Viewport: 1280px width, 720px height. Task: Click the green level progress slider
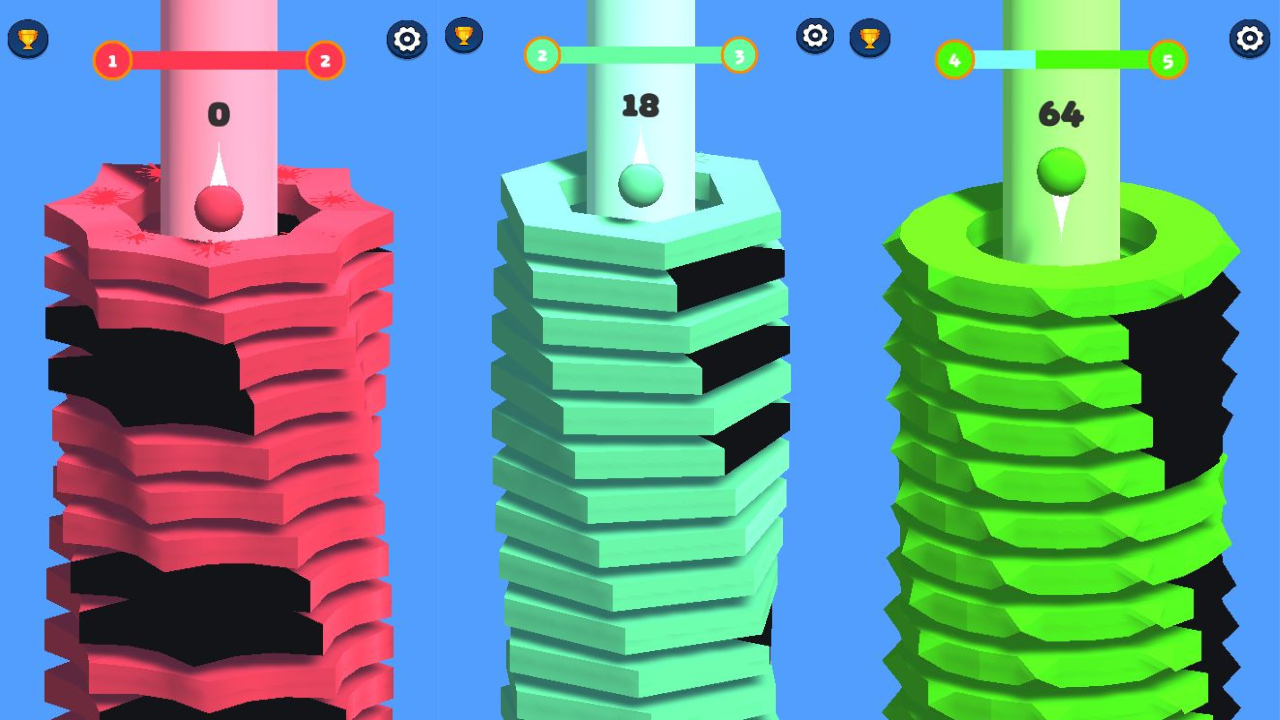click(x=1062, y=60)
